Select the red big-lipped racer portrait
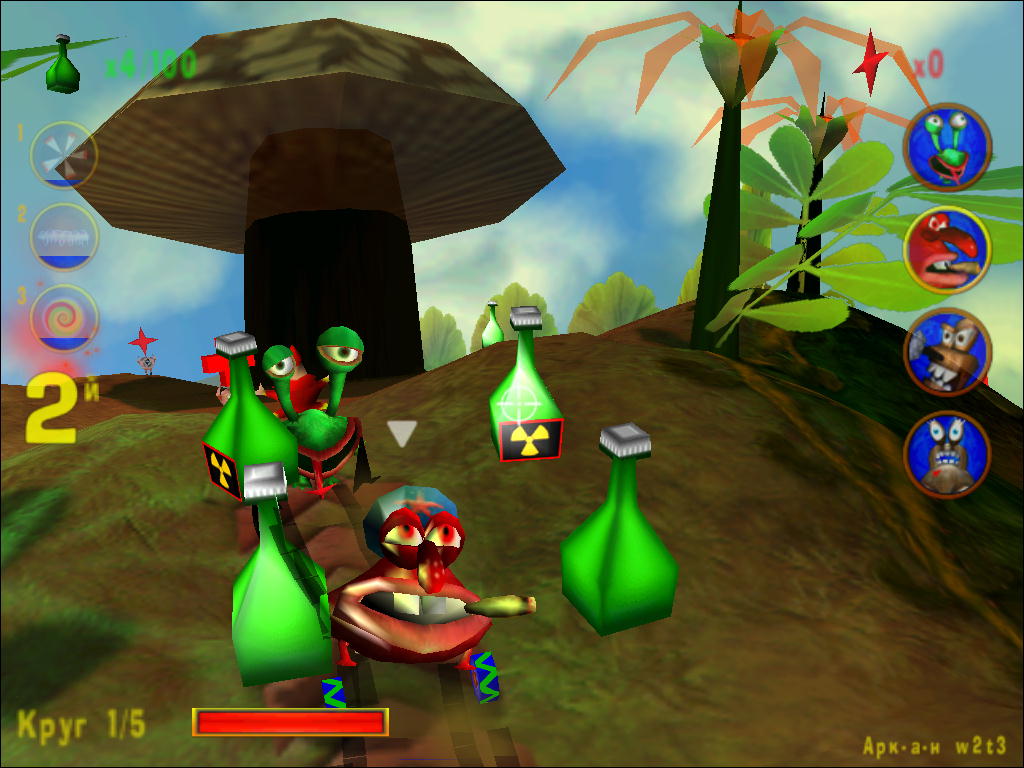This screenshot has height=768, width=1024. tap(947, 250)
